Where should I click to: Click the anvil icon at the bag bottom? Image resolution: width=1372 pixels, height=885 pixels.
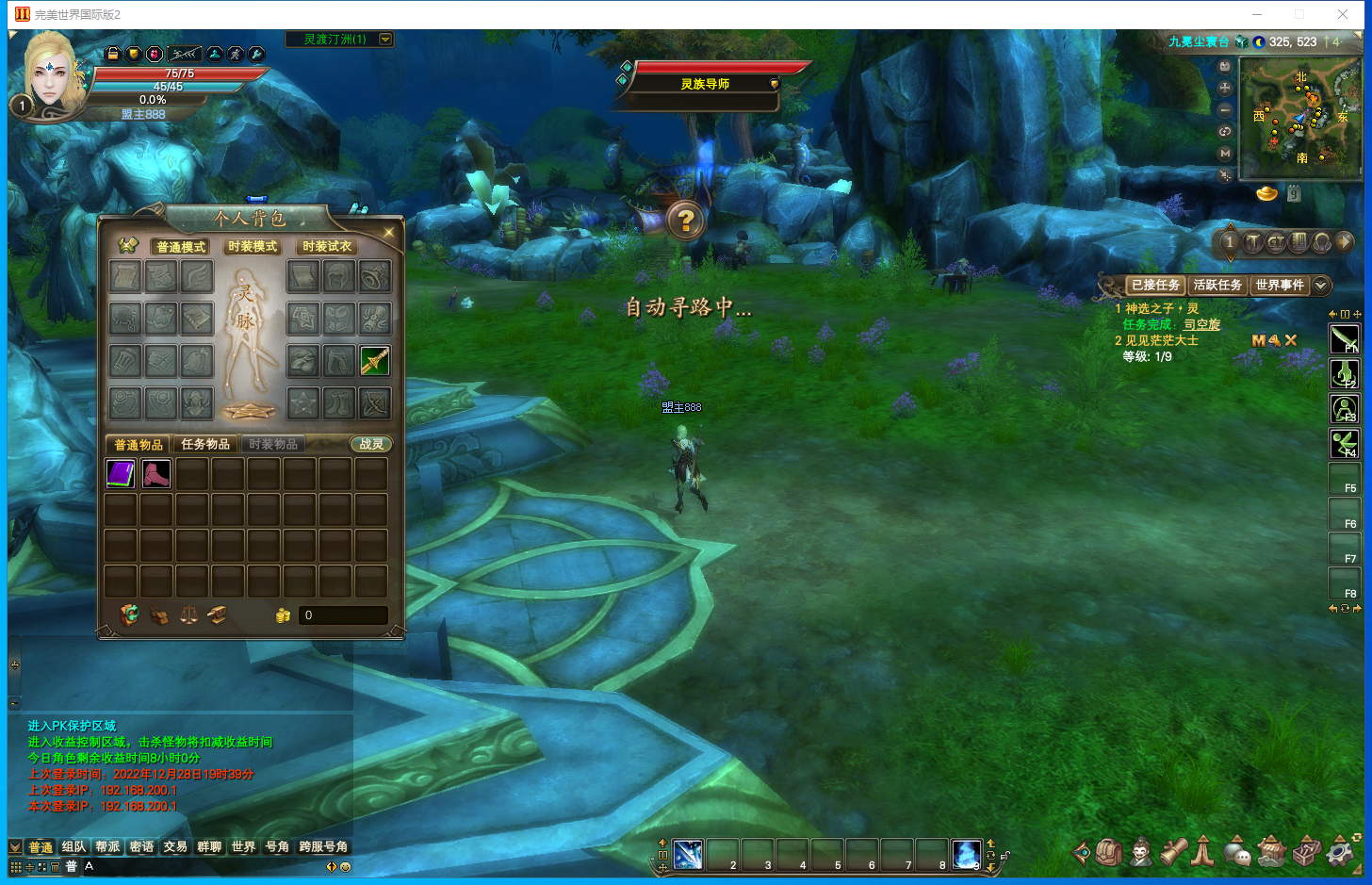[x=217, y=615]
